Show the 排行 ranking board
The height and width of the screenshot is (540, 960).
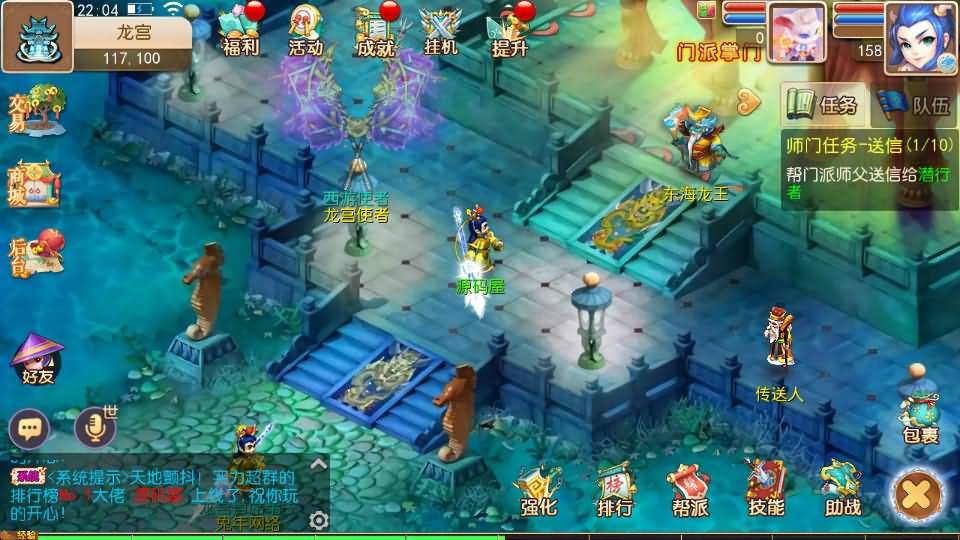pyautogui.click(x=614, y=490)
